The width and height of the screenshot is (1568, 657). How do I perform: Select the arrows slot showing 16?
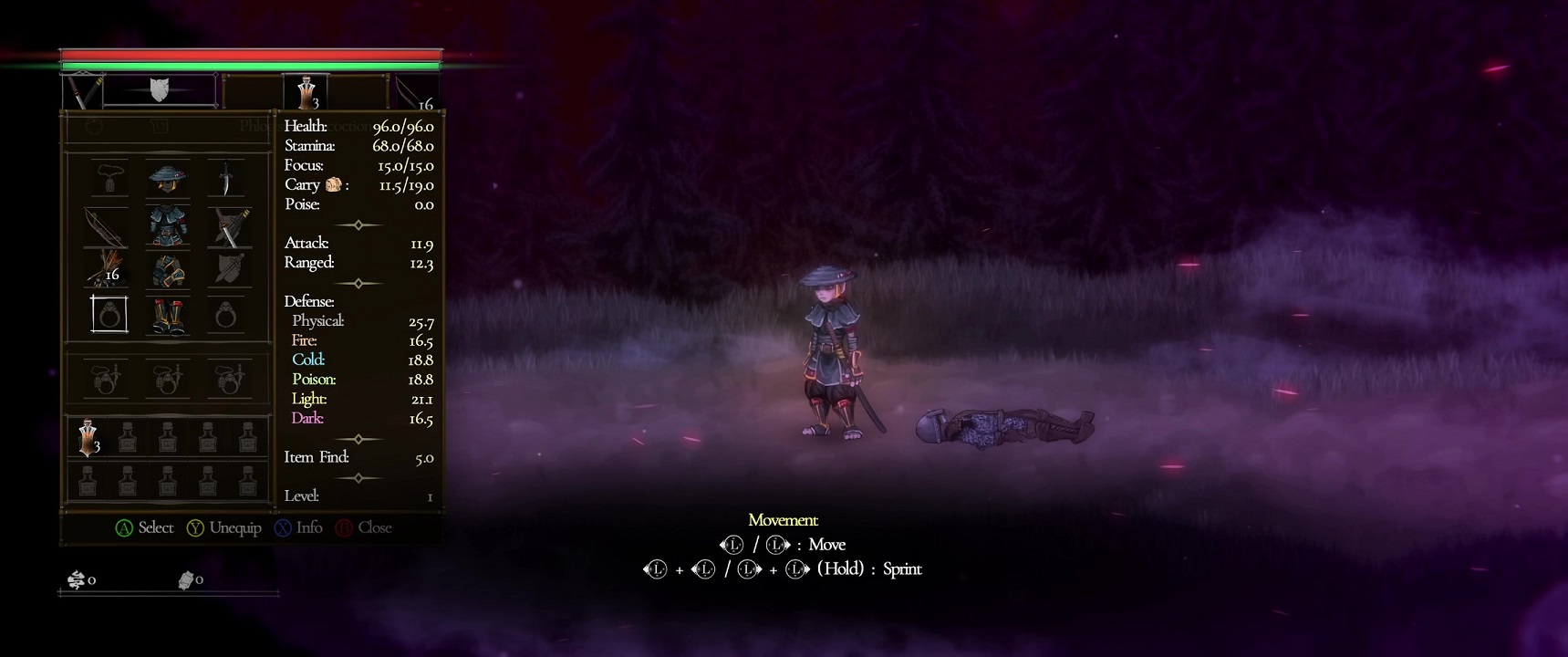point(107,270)
